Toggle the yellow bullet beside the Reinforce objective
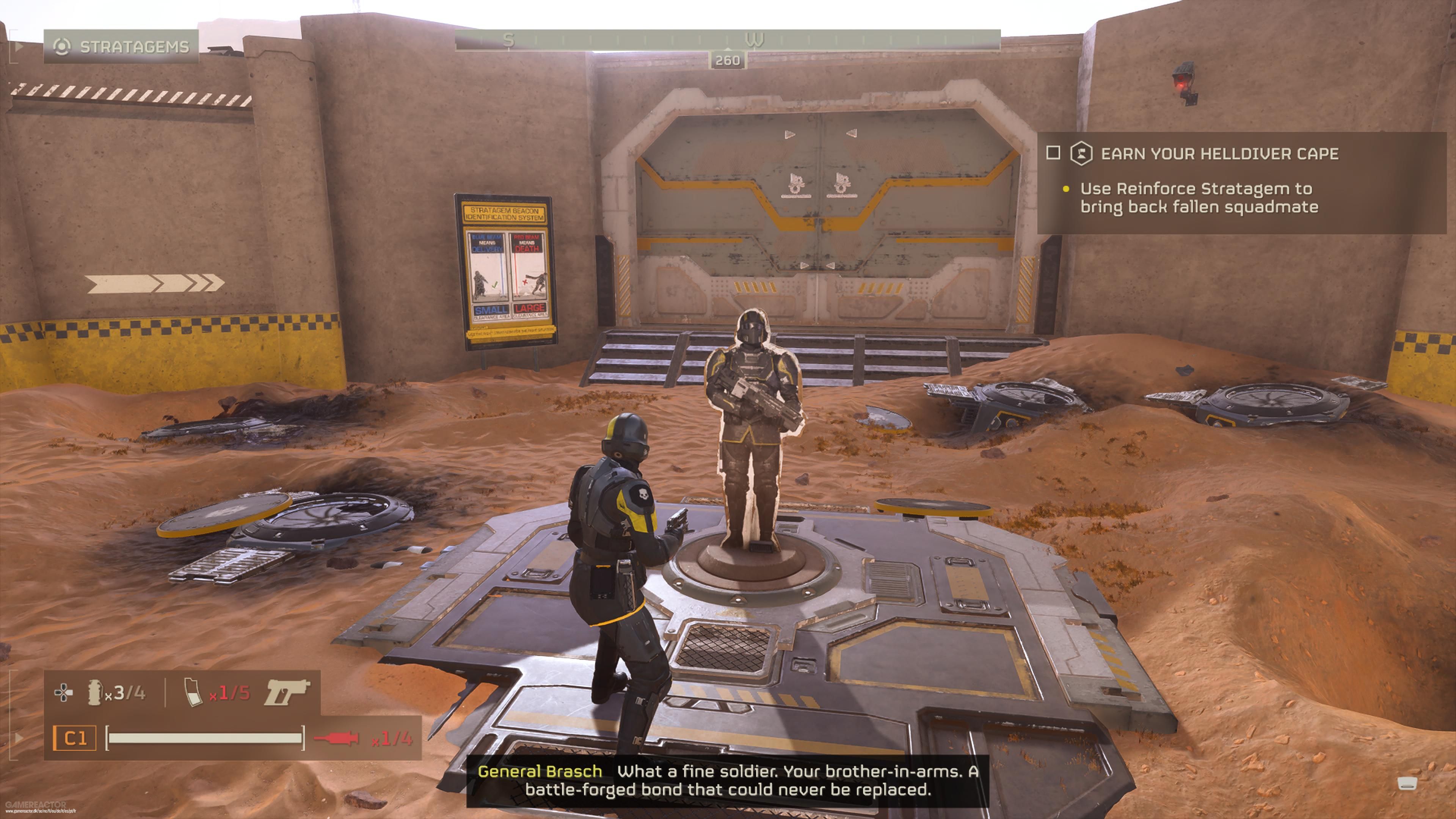This screenshot has width=1456, height=819. [x=1067, y=189]
